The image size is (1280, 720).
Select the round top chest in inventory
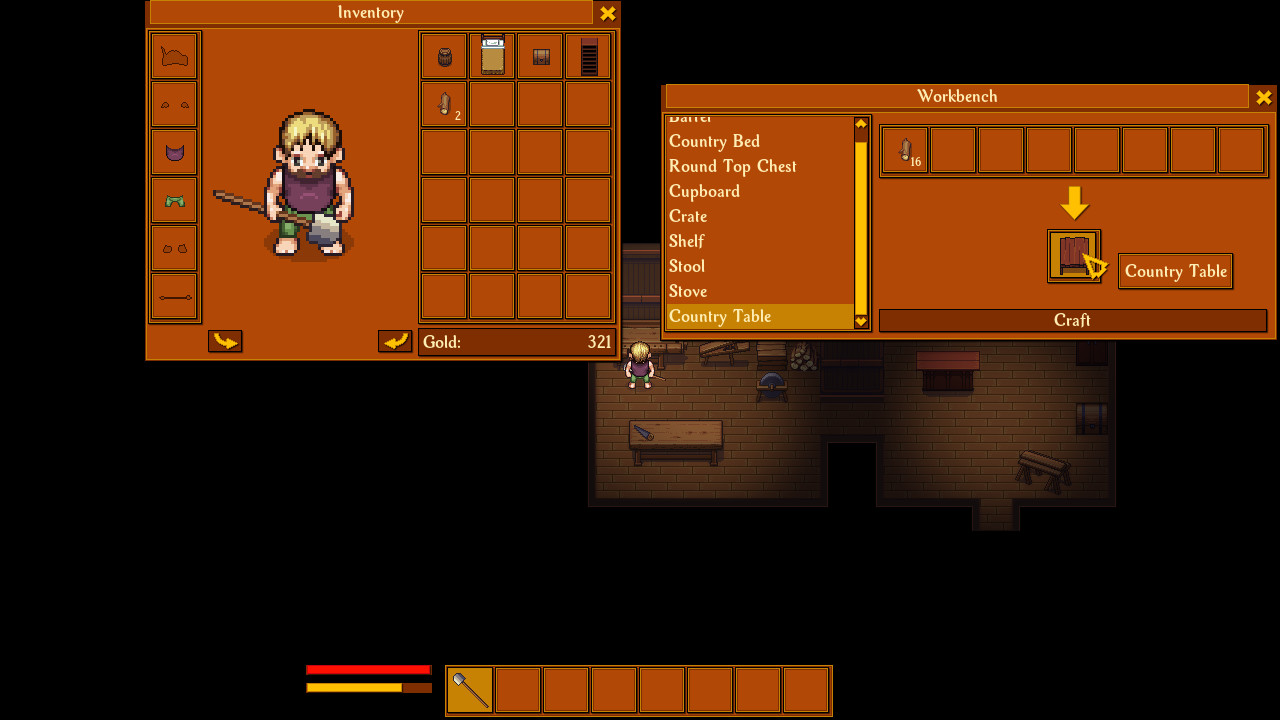[x=539, y=56]
